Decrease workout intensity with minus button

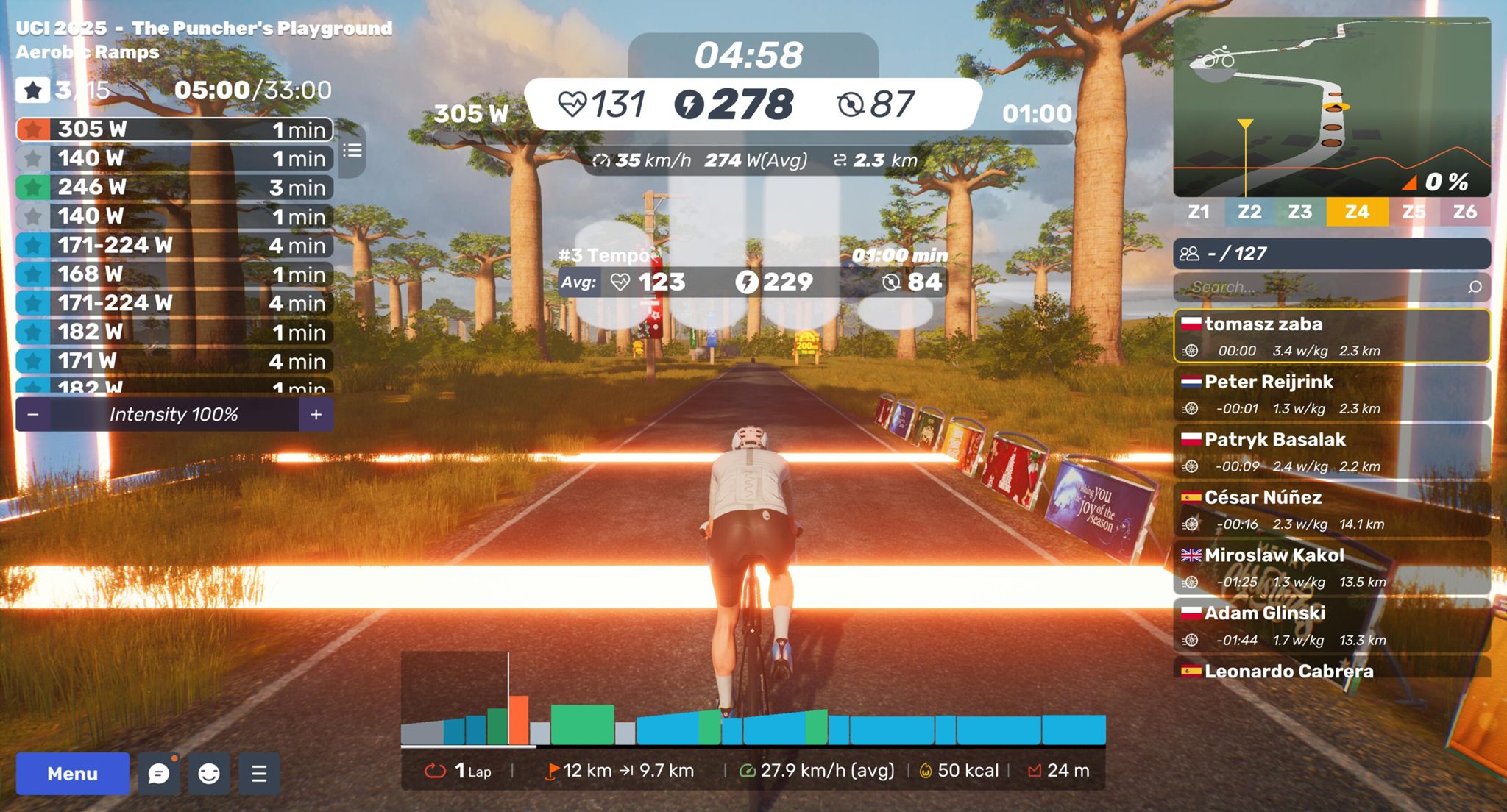(x=33, y=415)
